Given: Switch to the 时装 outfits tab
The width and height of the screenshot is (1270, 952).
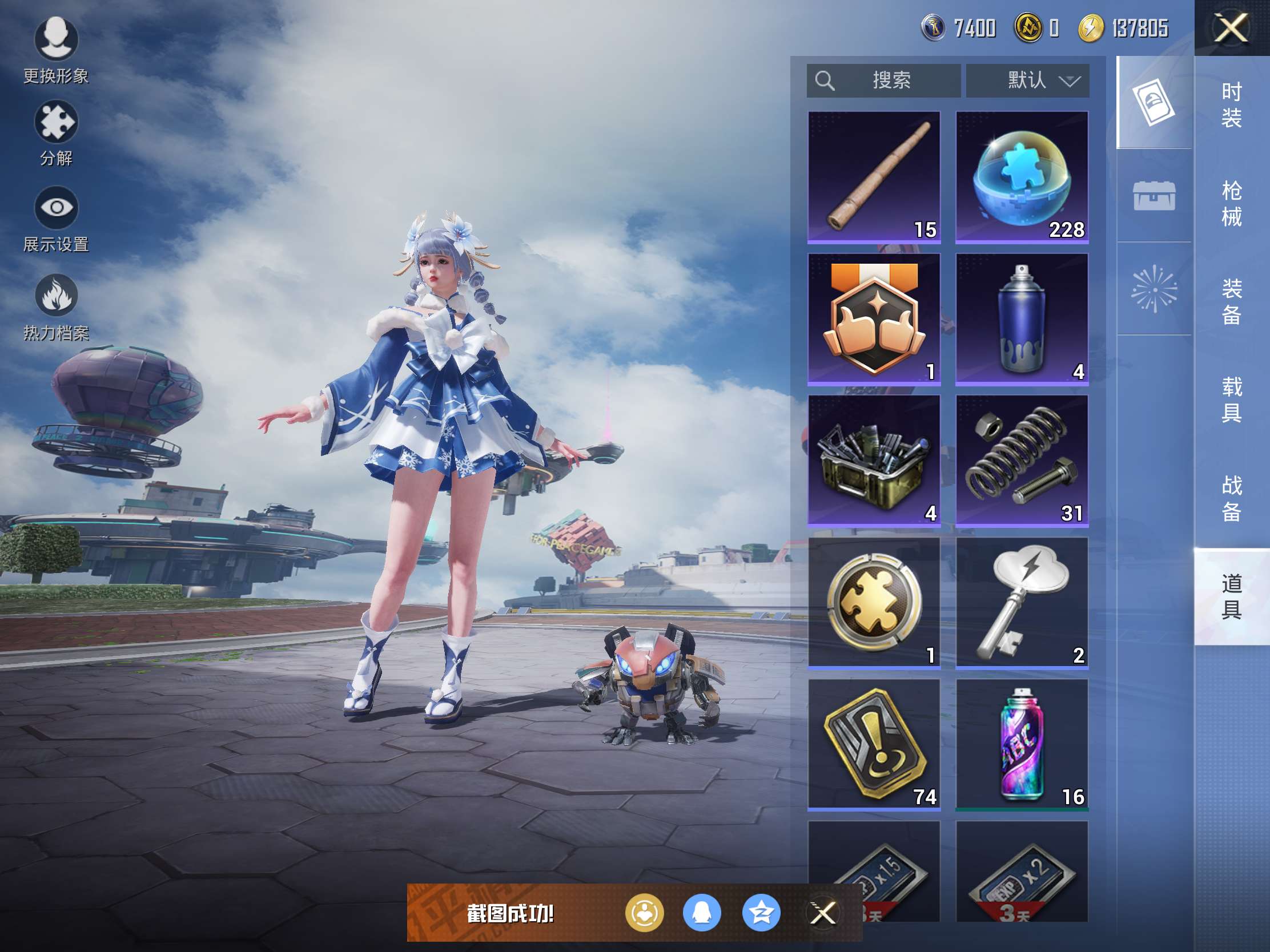Looking at the screenshot, I should point(1231,105).
